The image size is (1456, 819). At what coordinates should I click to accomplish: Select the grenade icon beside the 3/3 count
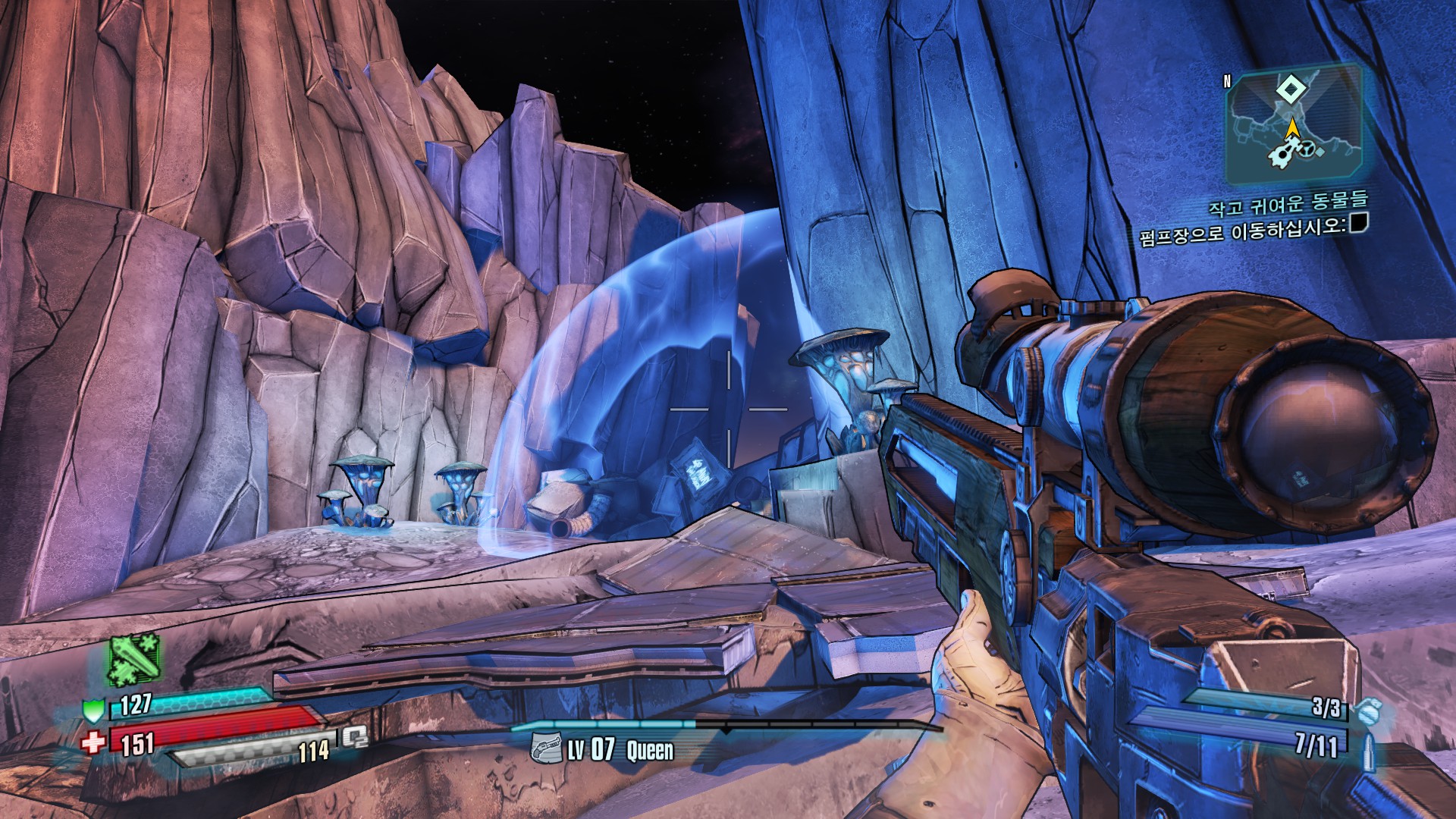pyautogui.click(x=1369, y=712)
